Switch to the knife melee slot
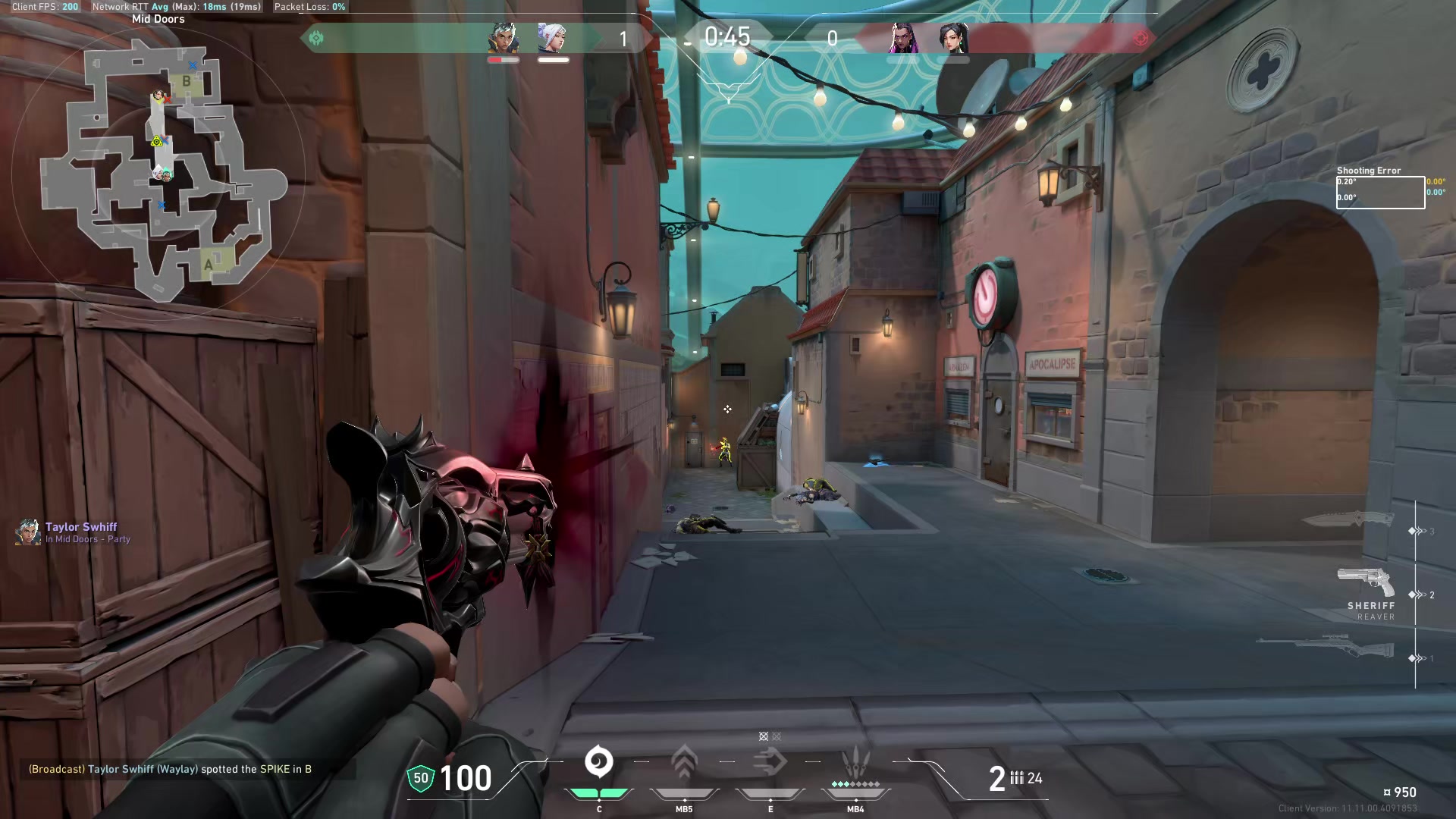The image size is (1456, 819). [1348, 520]
